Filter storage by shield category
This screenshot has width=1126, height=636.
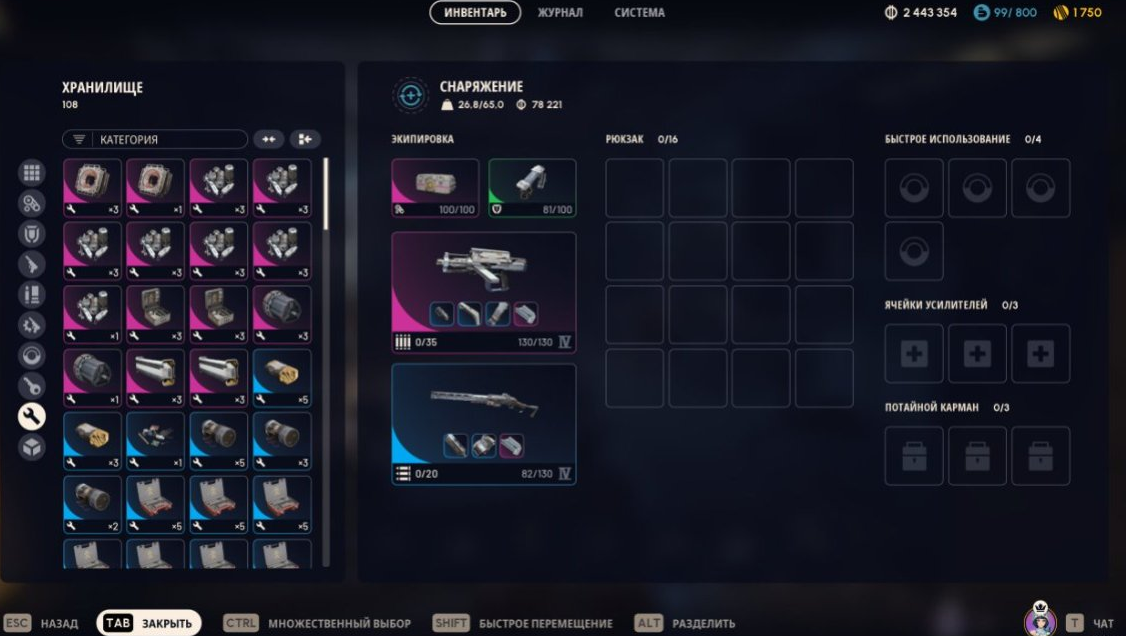coord(32,234)
